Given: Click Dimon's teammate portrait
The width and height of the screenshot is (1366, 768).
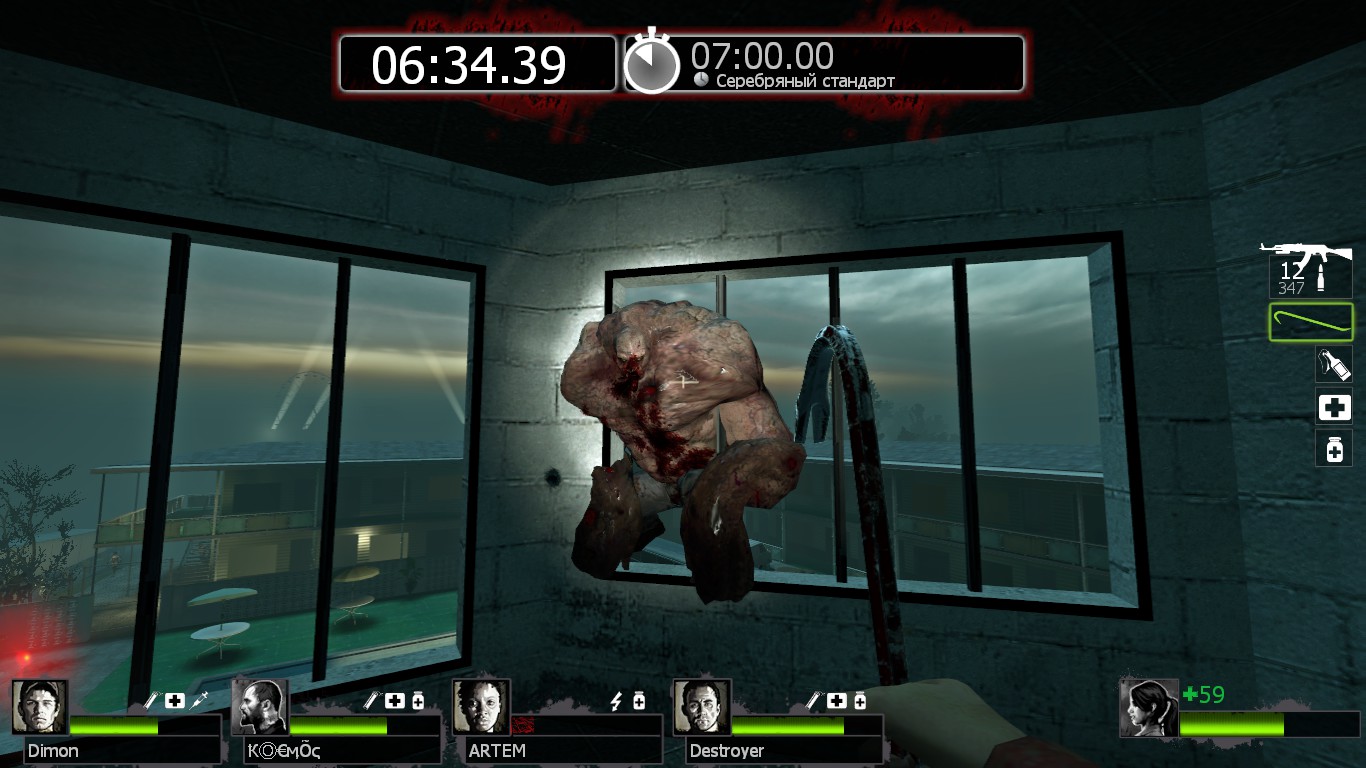Looking at the screenshot, I should tap(40, 708).
